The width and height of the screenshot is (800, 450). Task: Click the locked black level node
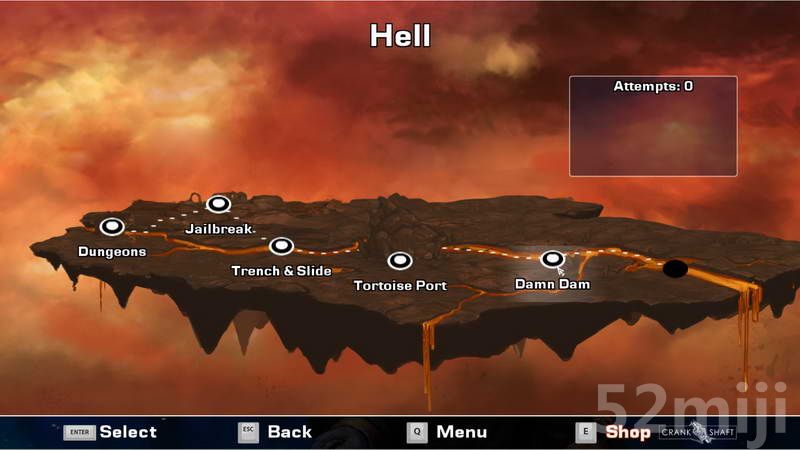(675, 268)
